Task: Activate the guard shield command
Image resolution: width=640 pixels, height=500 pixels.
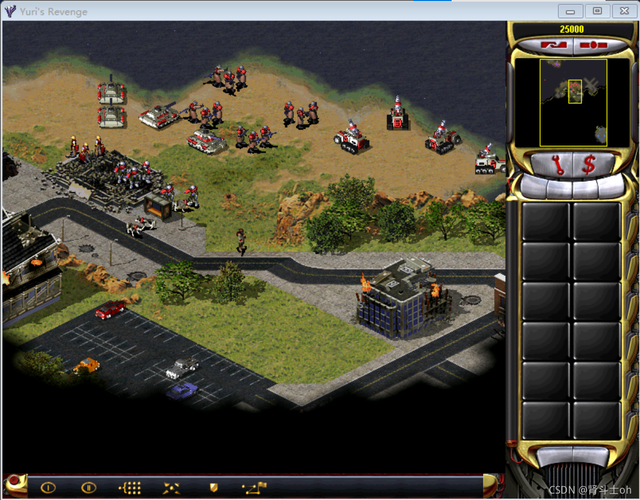Action: coord(213,487)
